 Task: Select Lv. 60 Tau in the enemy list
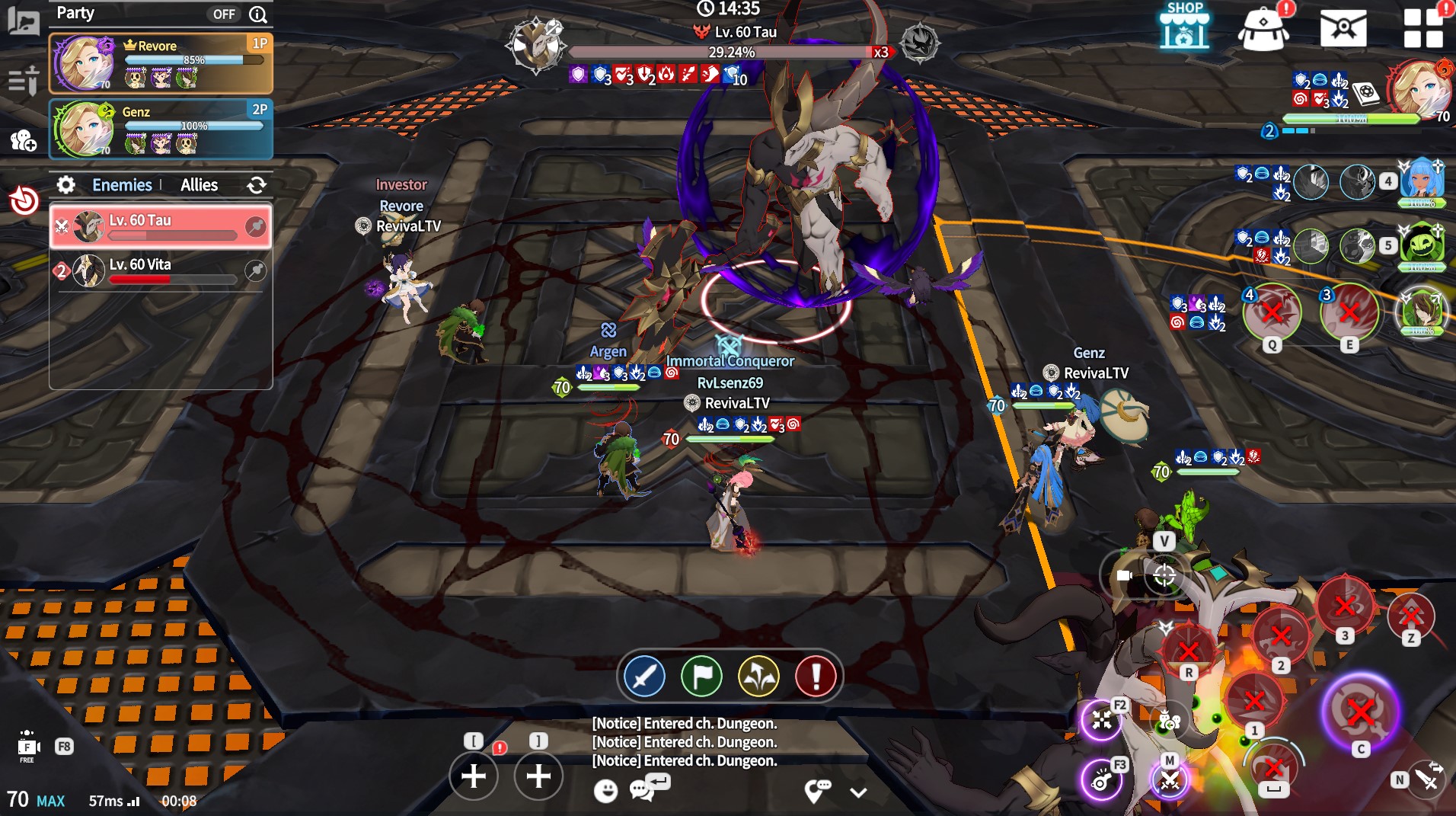[x=161, y=226]
